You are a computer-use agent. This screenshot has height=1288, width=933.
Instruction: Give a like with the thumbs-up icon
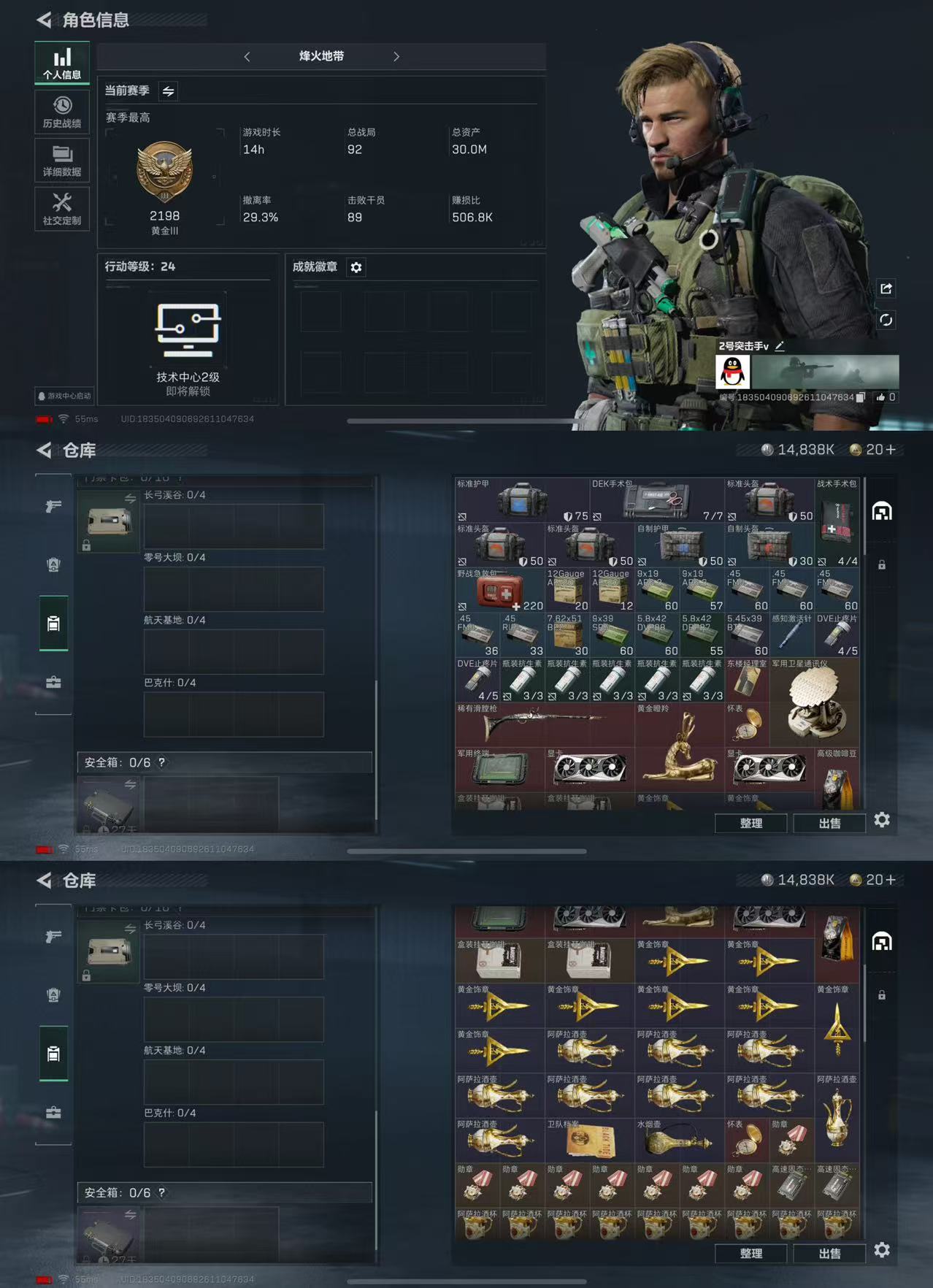point(880,397)
